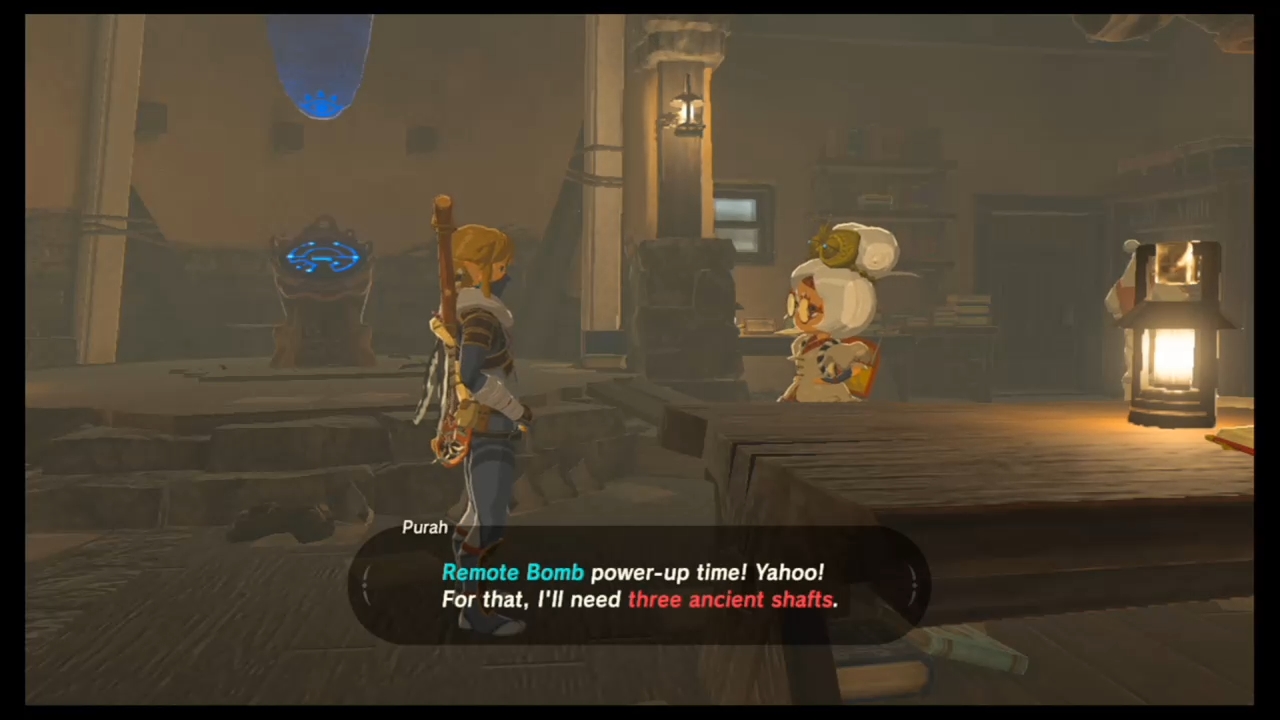Click the speaker name Purah label
Screen dimensions: 1280x720
(424, 527)
